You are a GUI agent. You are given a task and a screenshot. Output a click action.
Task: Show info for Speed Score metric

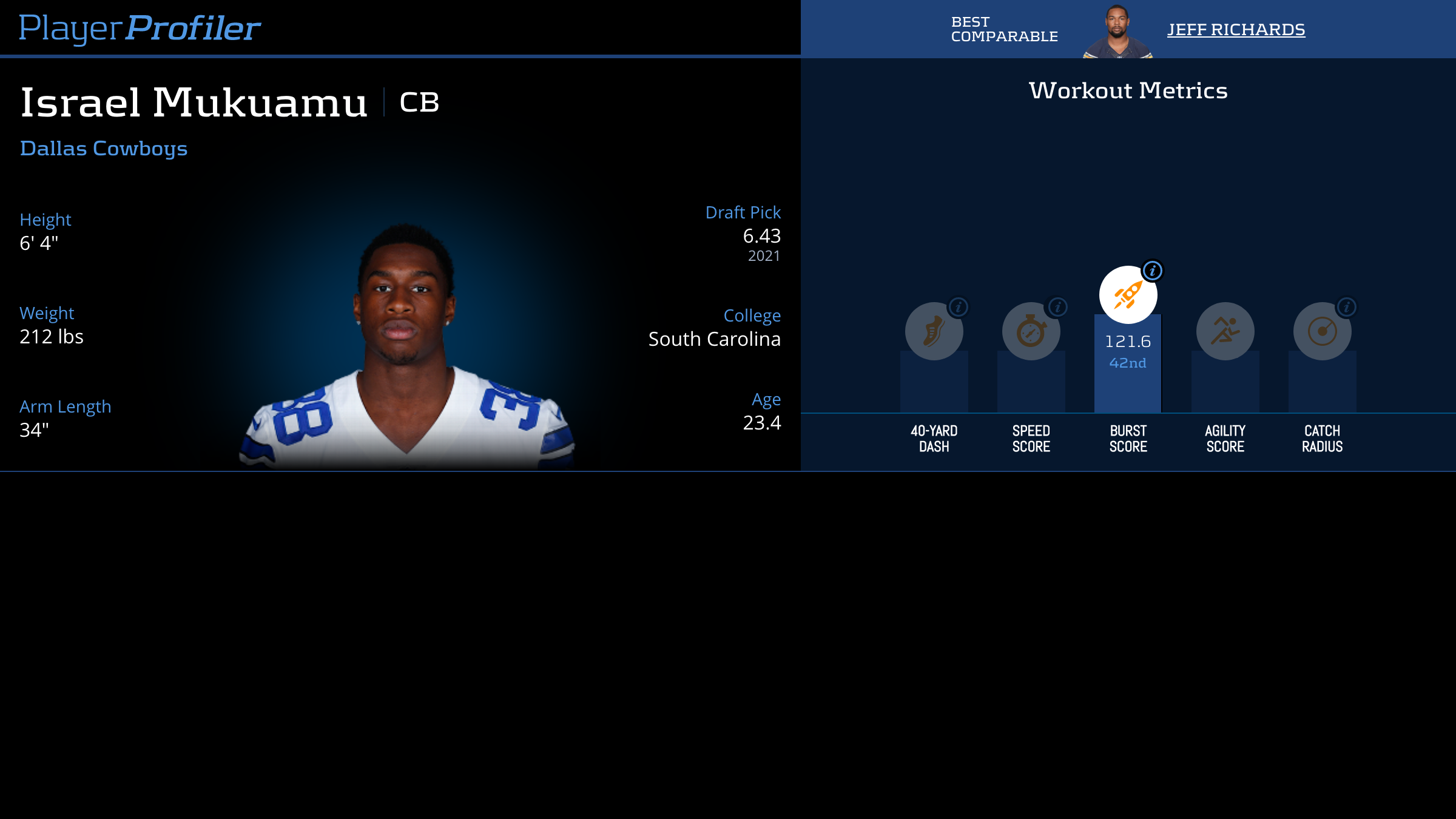[x=1057, y=307]
